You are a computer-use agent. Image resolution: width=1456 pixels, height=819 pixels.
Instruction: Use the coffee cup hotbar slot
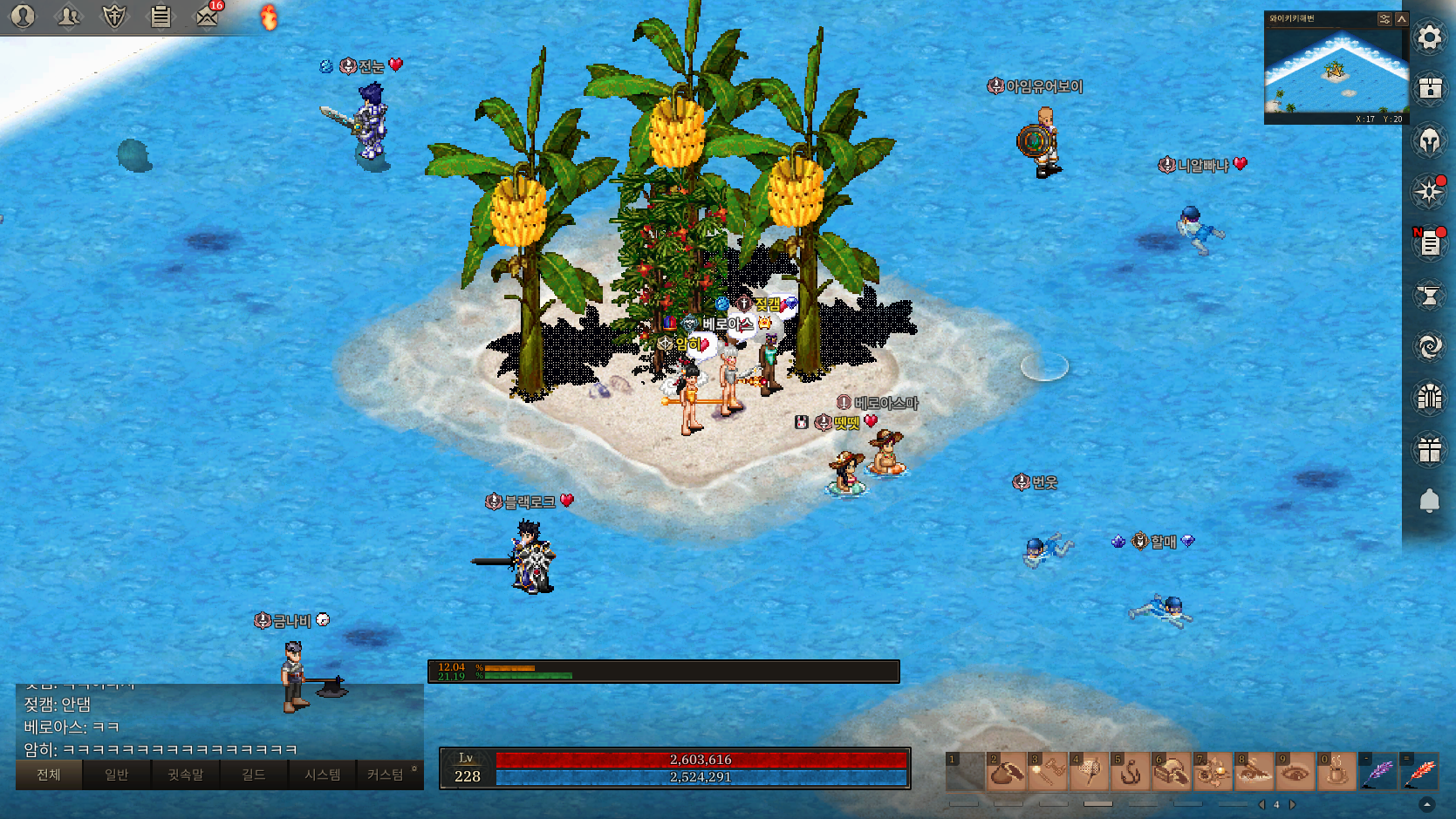tap(1336, 771)
